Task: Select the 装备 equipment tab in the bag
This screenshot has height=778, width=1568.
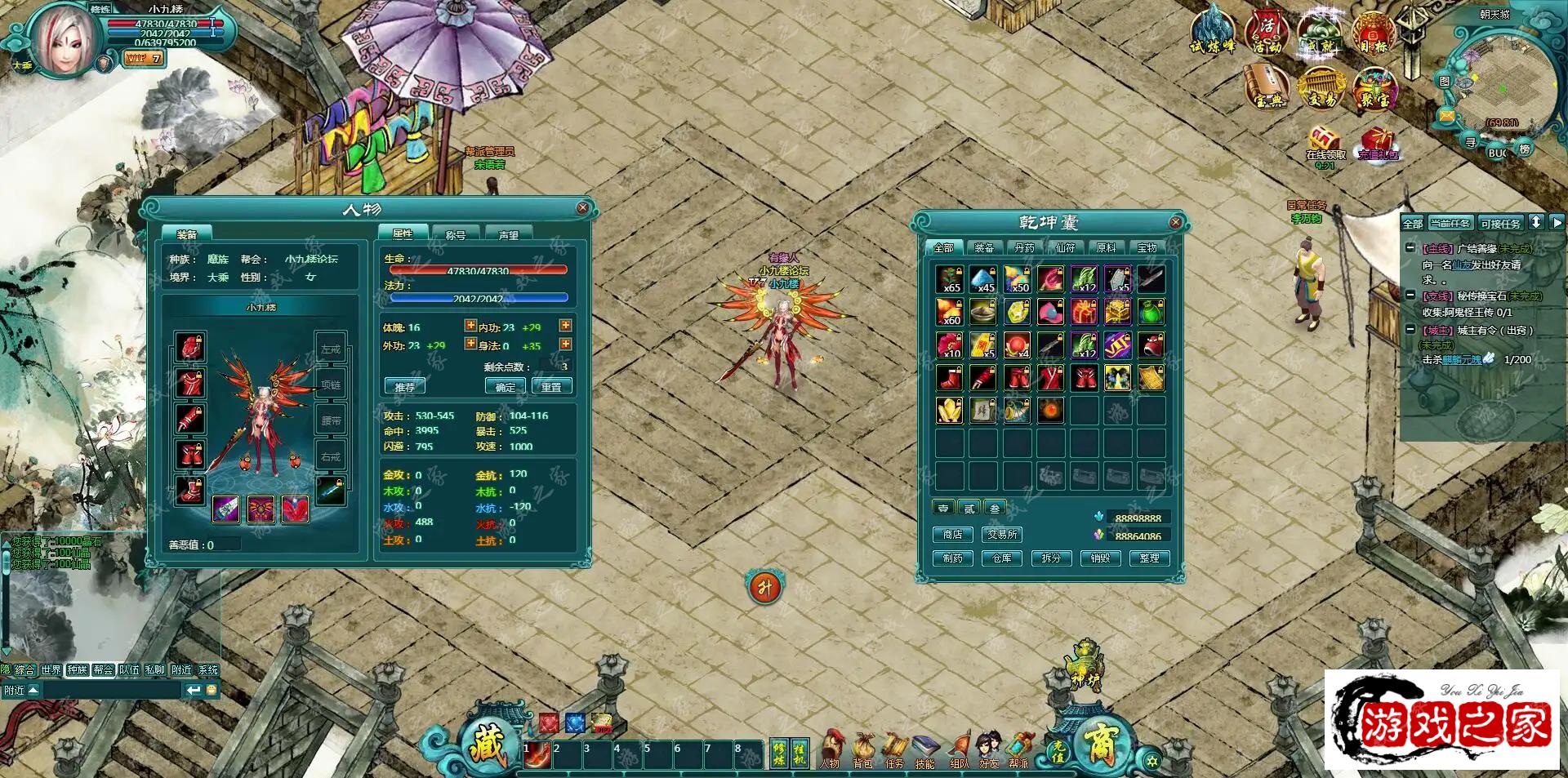Action: tap(984, 247)
